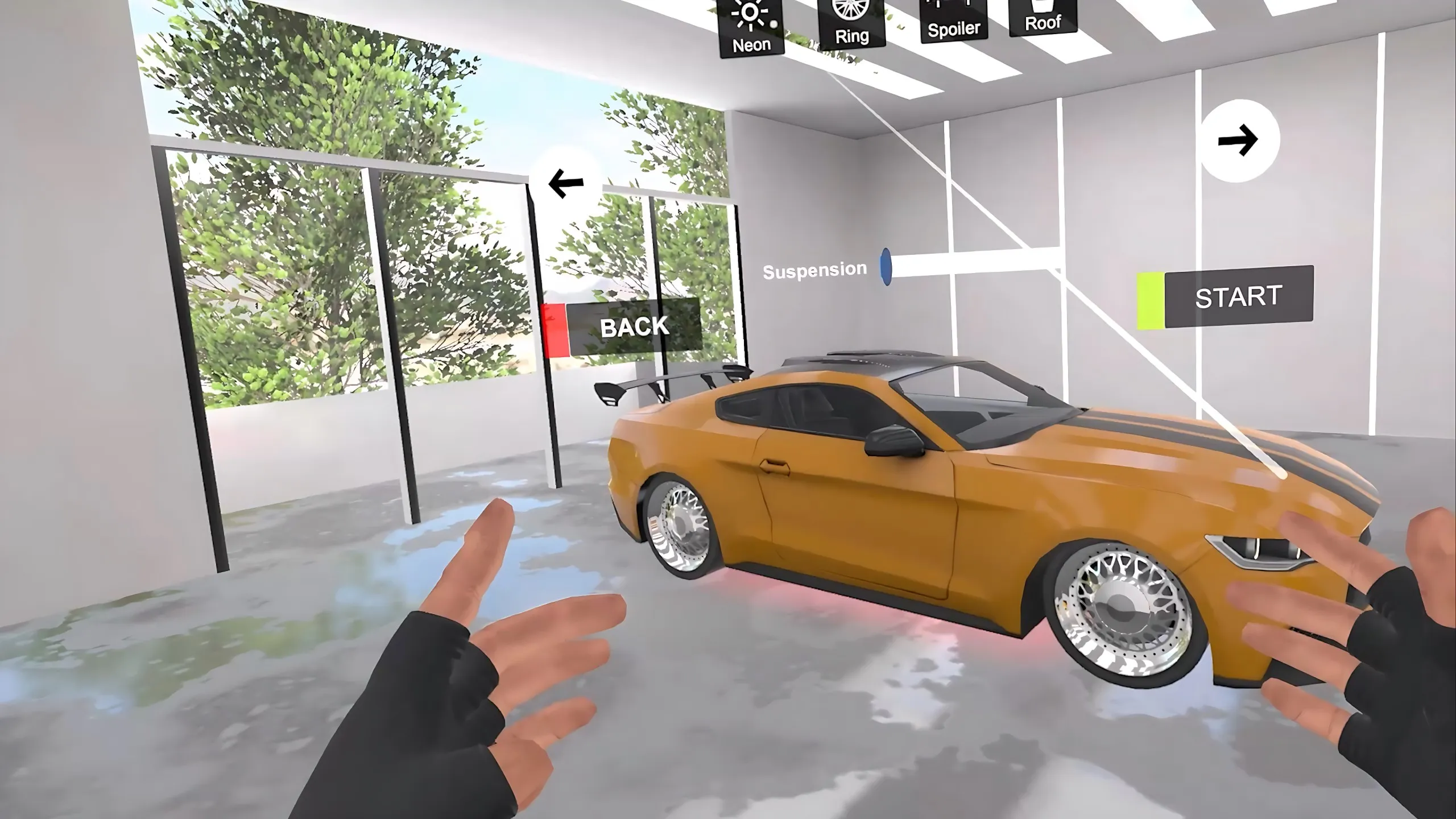Show the next car with right arrow

[1239, 140]
